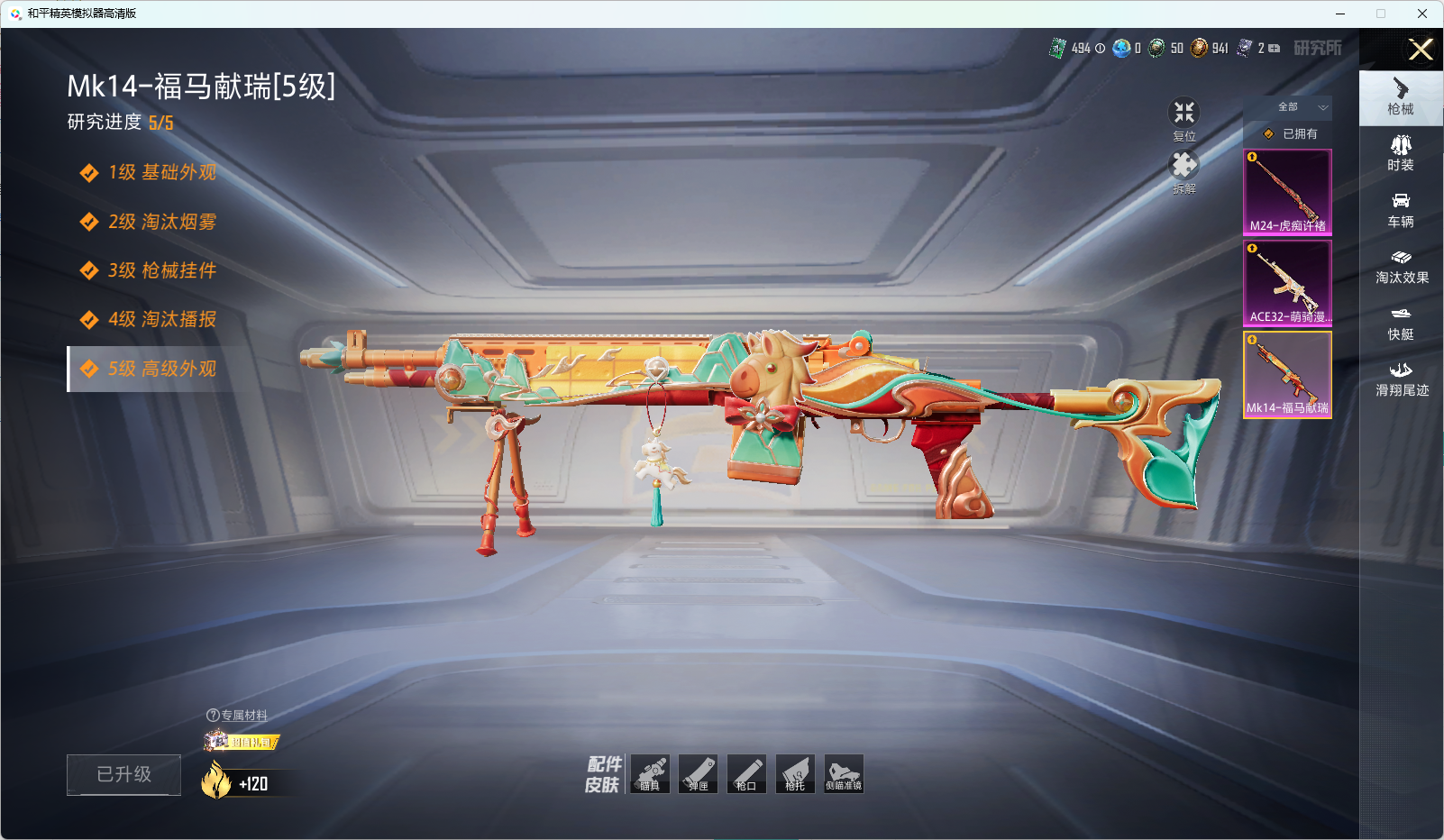Switch to the 车辆 vehicles category
Screen dimensions: 1444x840
tap(1401, 210)
